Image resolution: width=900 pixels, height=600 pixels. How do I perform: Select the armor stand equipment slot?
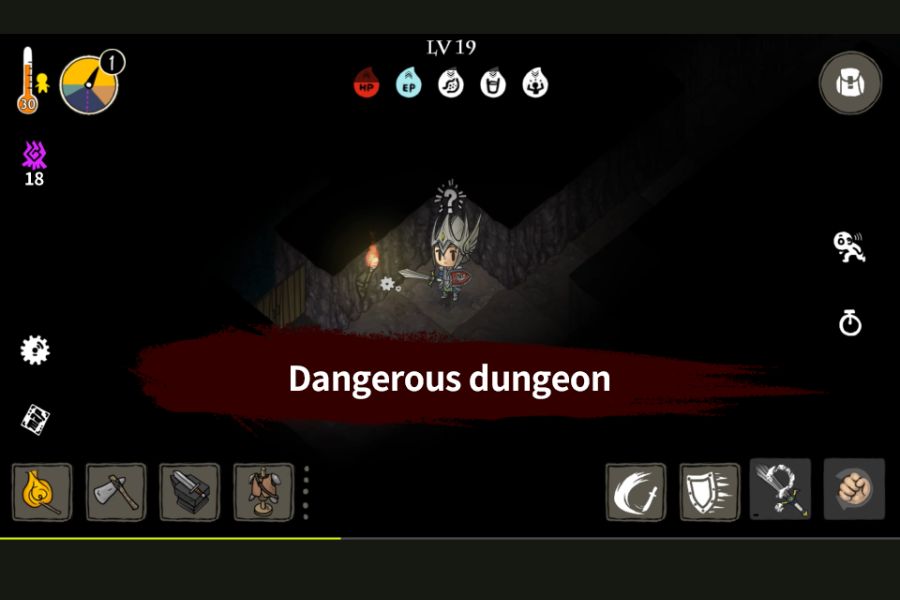[264, 492]
